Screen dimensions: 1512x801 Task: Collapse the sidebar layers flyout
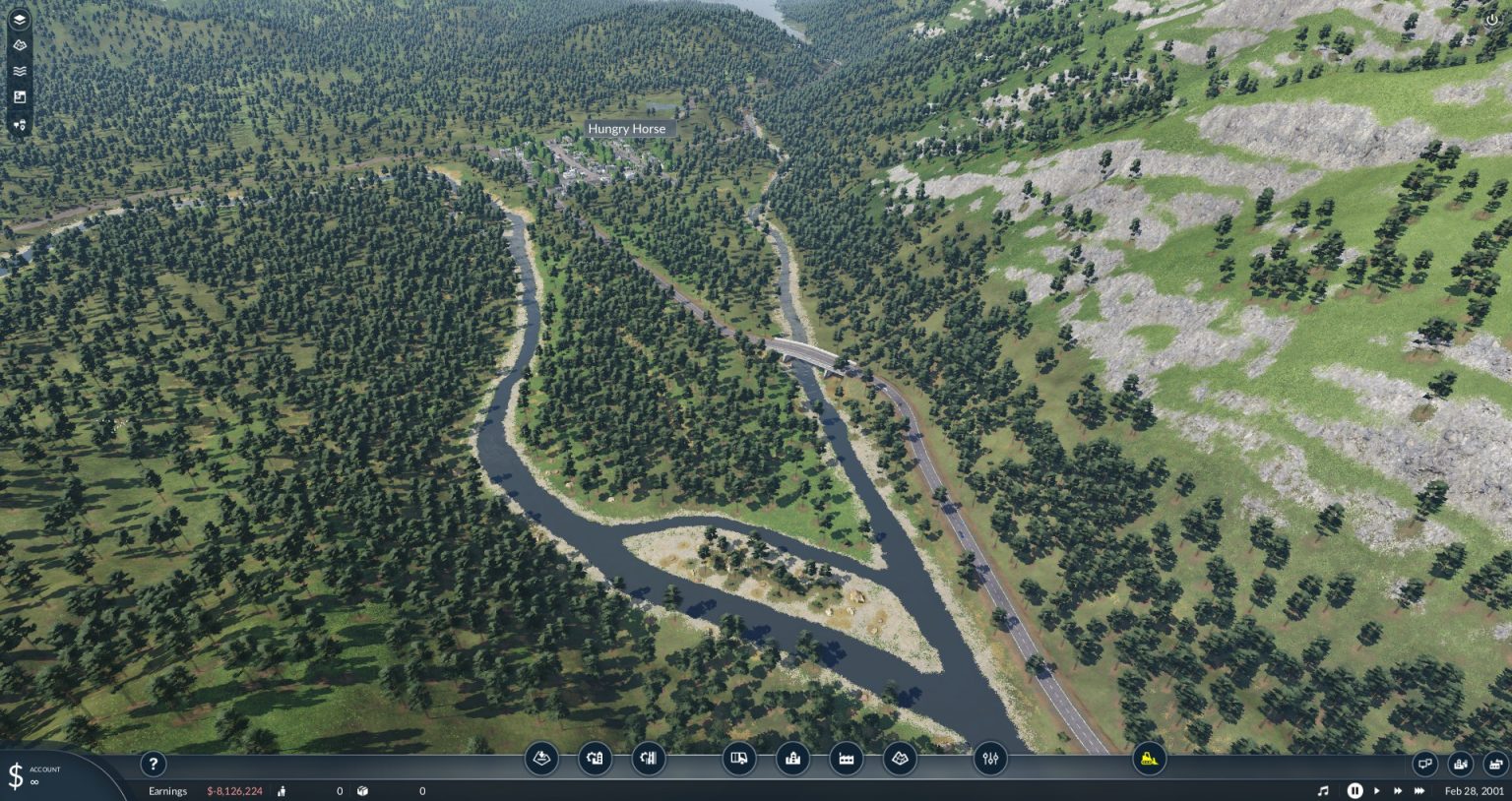click(x=19, y=19)
